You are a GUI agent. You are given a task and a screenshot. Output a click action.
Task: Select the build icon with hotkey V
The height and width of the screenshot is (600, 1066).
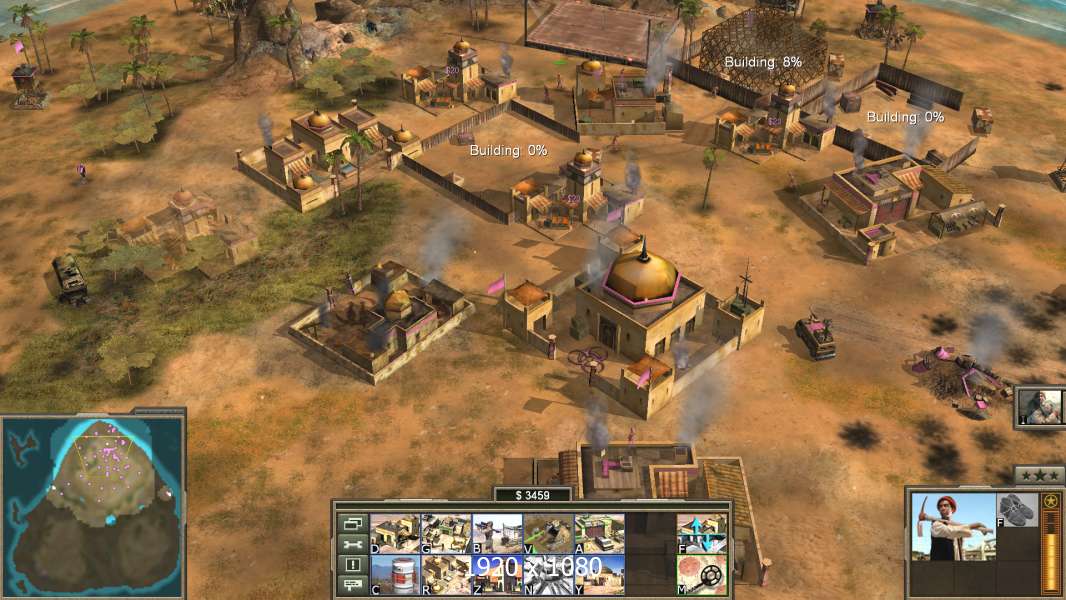coord(548,533)
